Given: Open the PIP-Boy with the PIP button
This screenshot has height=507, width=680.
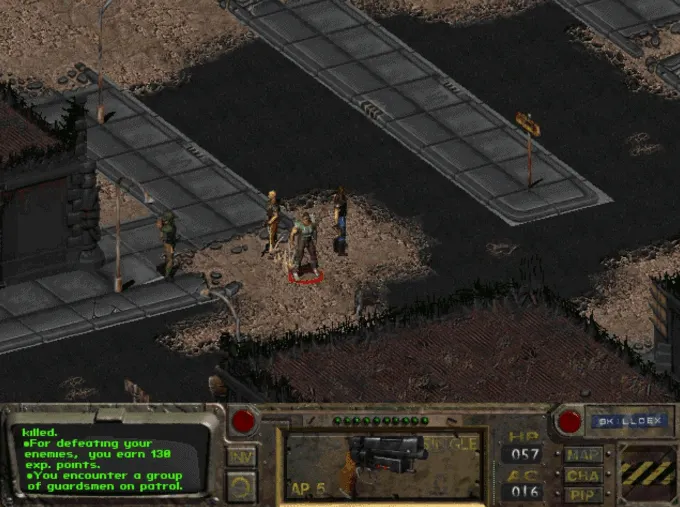Looking at the screenshot, I should coord(583,494).
